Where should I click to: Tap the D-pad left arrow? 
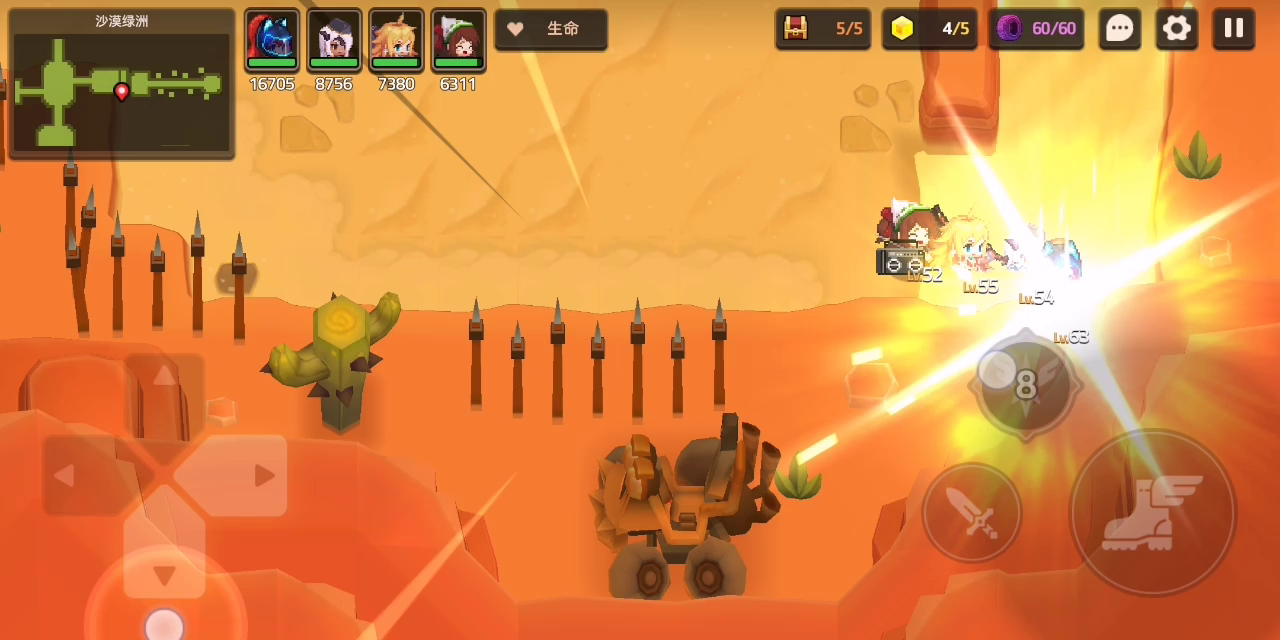click(64, 475)
